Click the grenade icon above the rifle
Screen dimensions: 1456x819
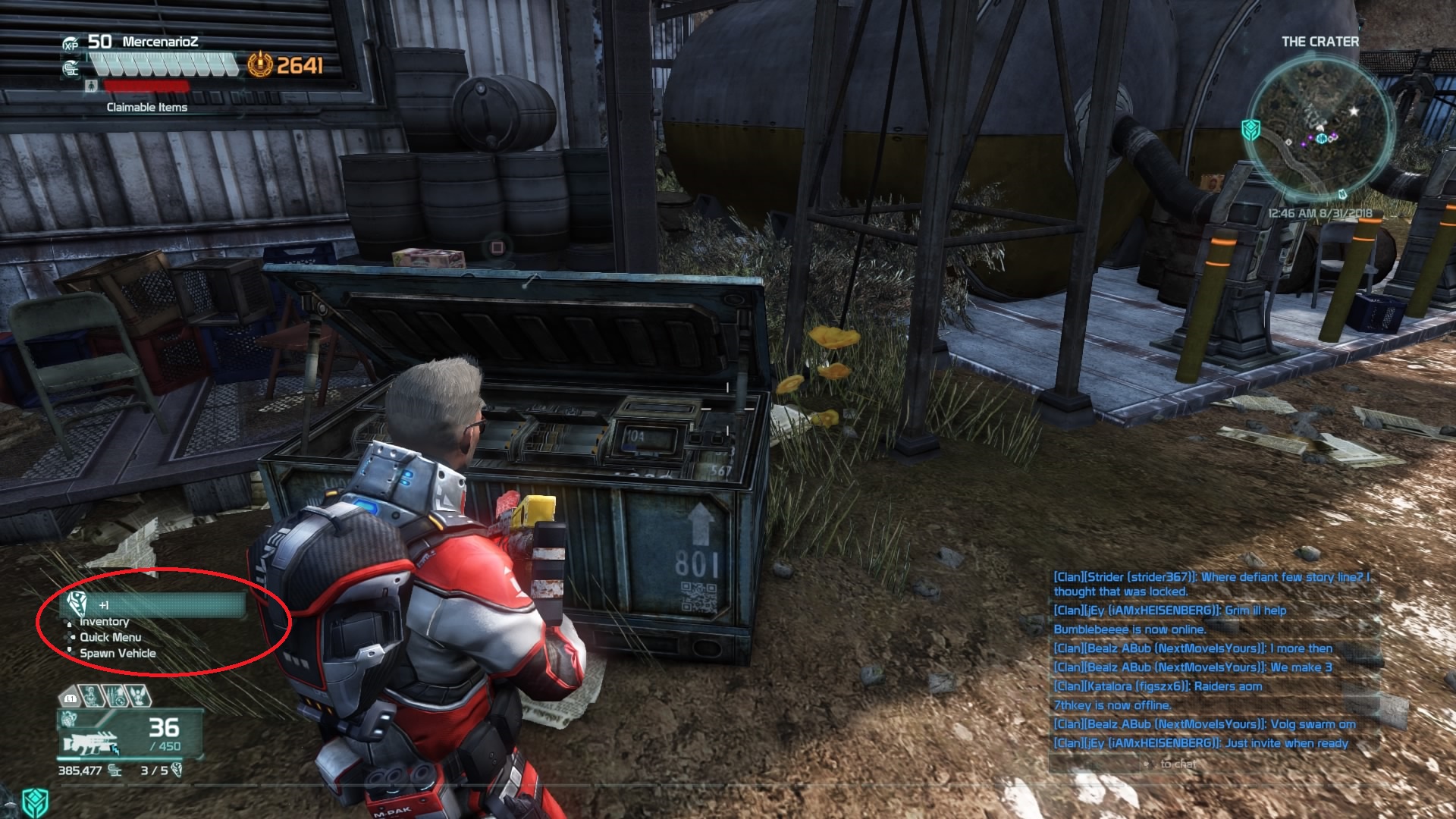69,718
